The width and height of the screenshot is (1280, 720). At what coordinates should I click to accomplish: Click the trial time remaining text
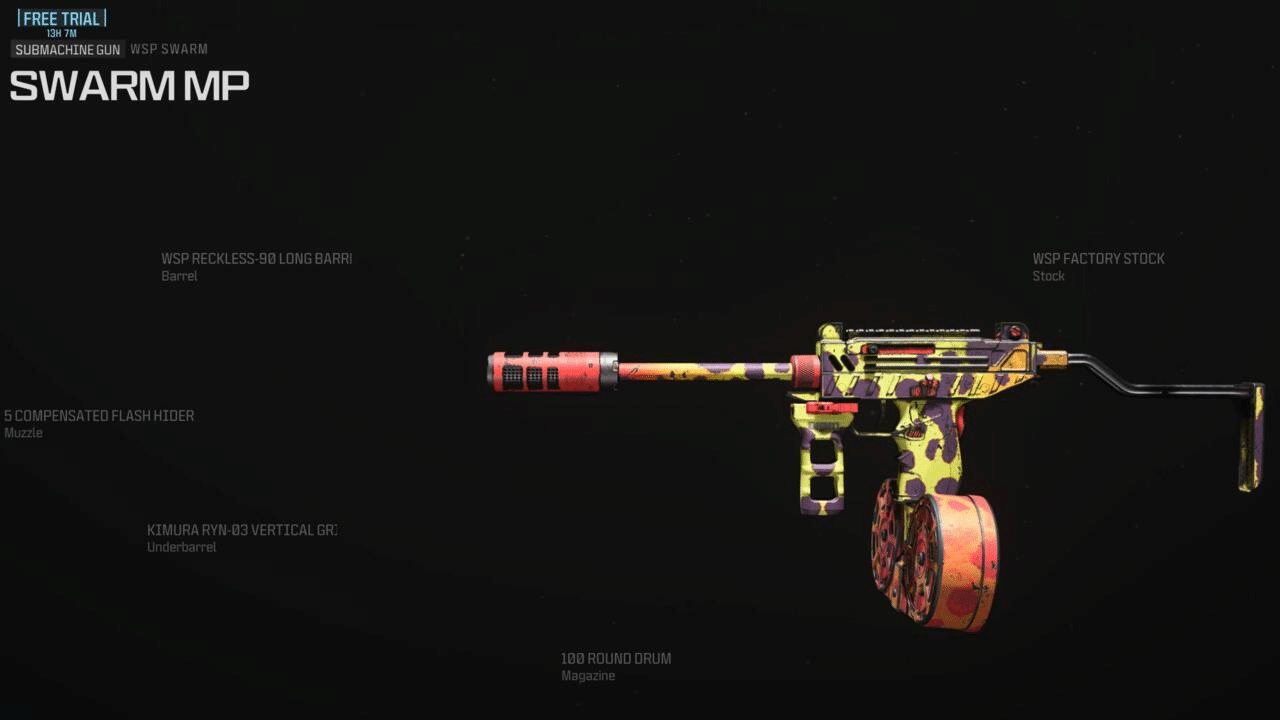tap(60, 33)
